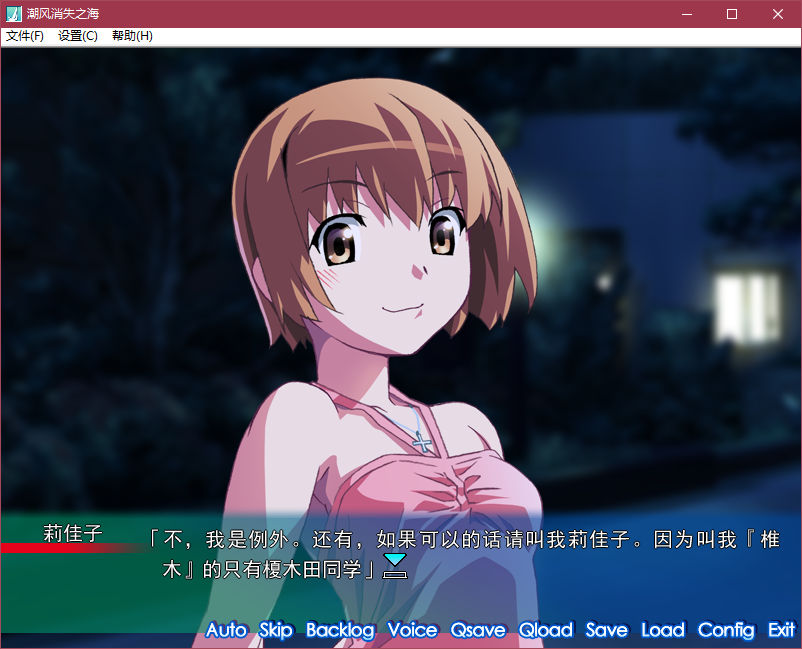The width and height of the screenshot is (802, 649).
Task: Quick save with Qsave
Action: (x=478, y=630)
